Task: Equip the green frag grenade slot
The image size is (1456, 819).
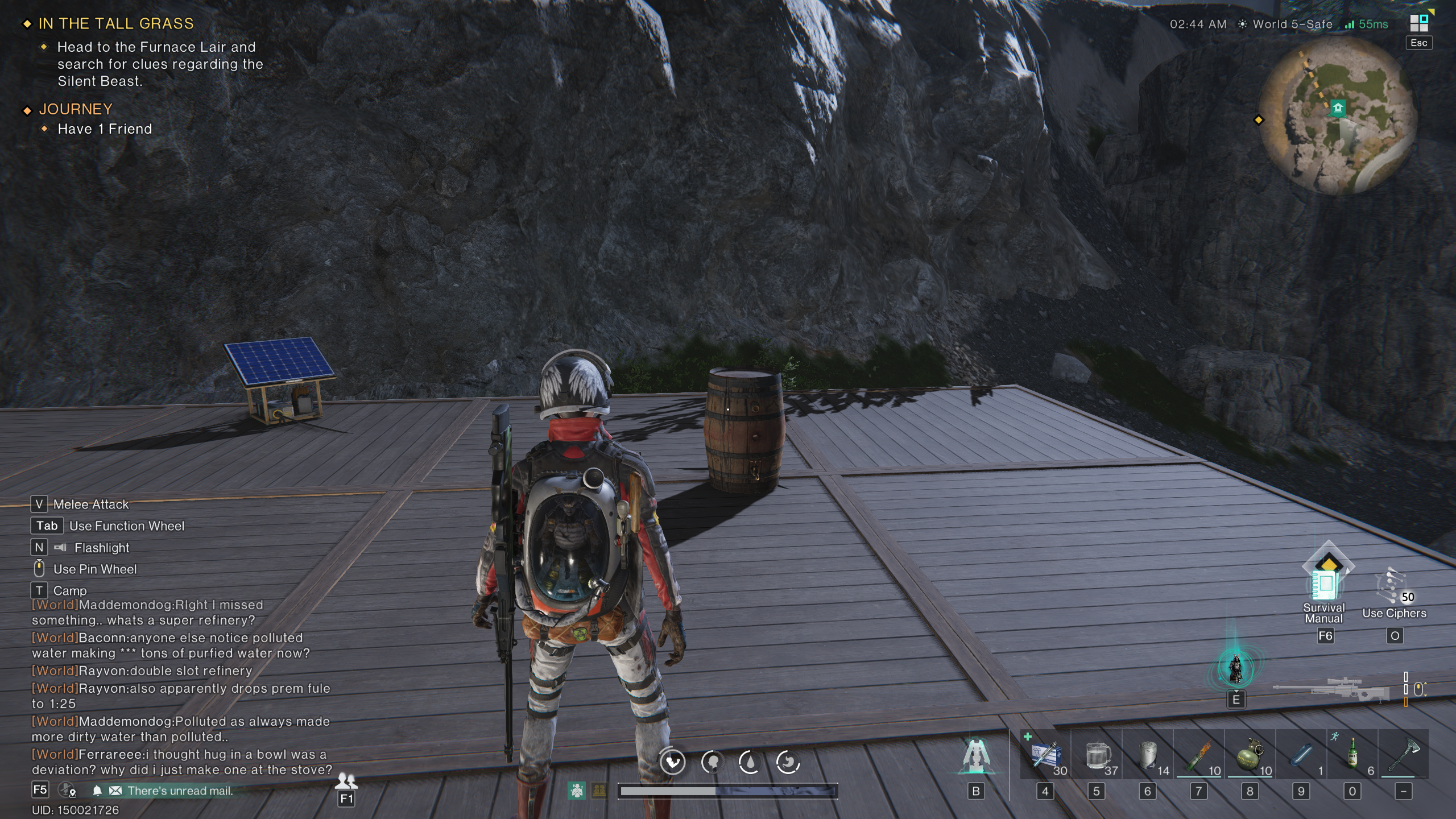Action: 1250,755
